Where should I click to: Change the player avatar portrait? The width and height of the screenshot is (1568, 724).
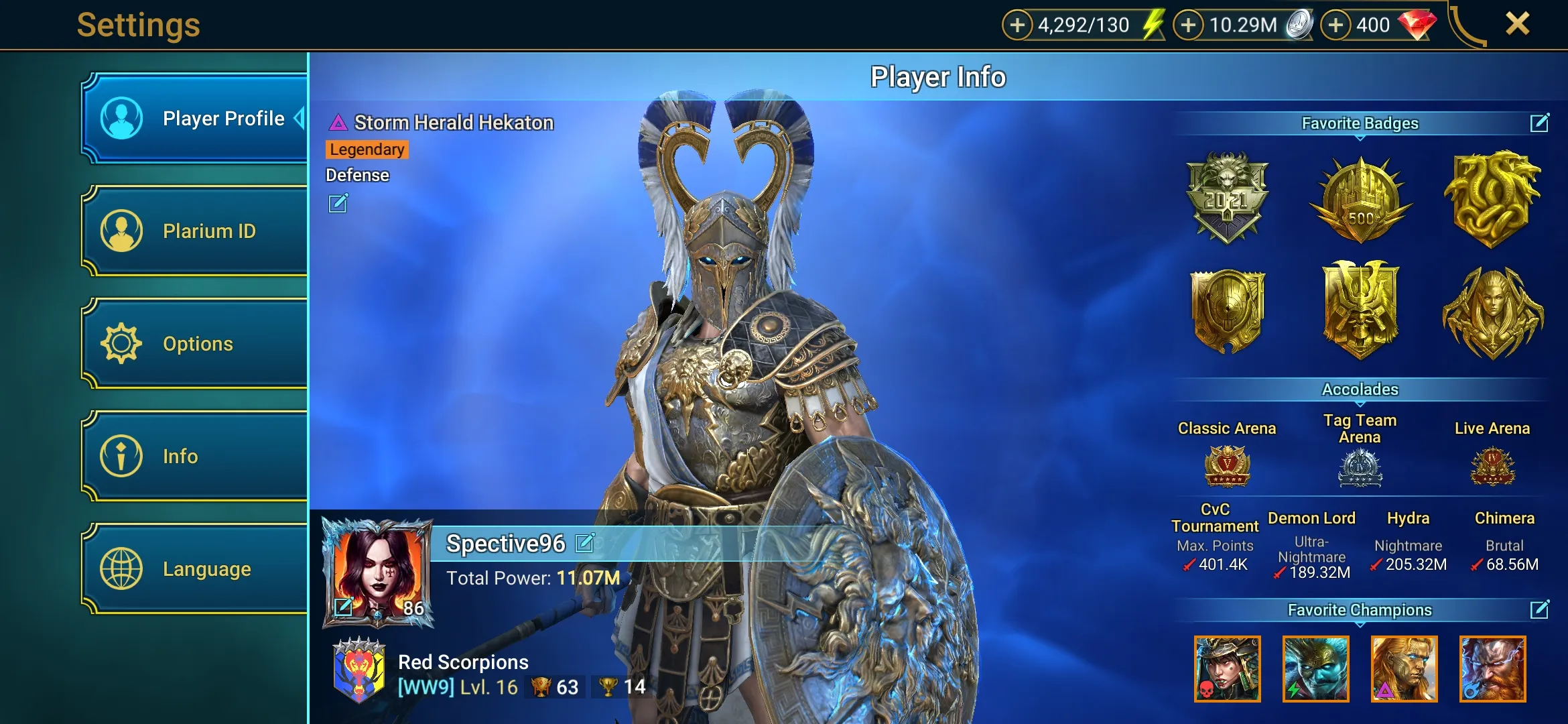click(x=344, y=607)
